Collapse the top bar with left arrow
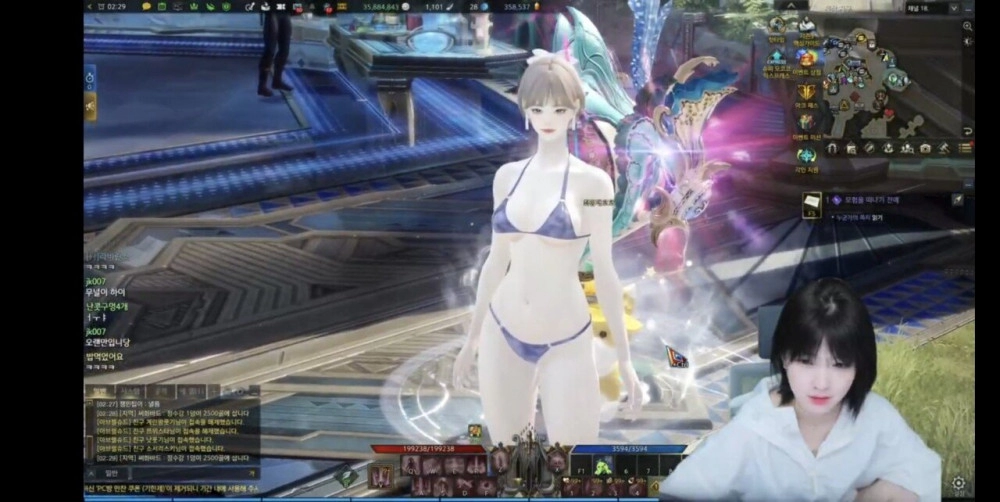 [x=90, y=7]
